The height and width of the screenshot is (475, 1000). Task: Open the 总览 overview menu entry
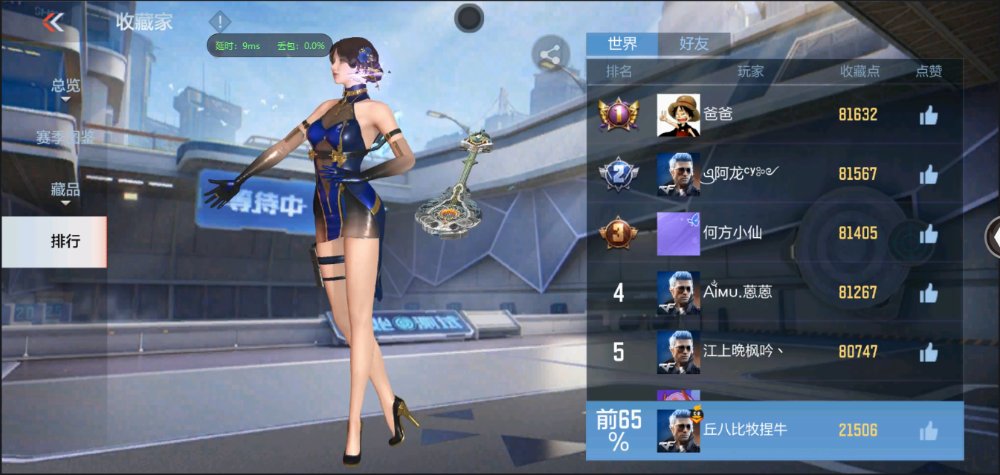[x=66, y=87]
